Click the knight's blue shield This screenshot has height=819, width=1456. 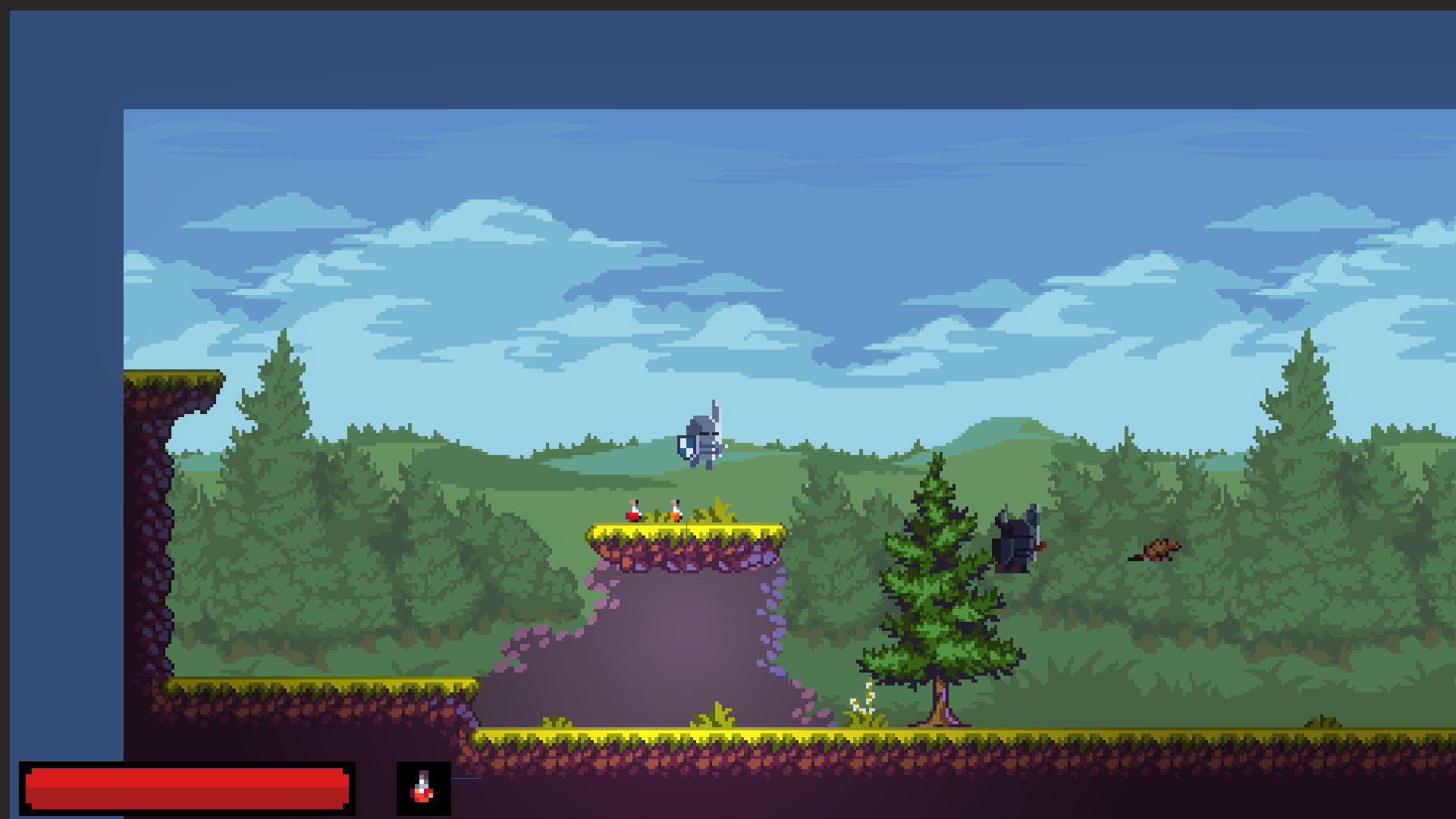click(685, 445)
